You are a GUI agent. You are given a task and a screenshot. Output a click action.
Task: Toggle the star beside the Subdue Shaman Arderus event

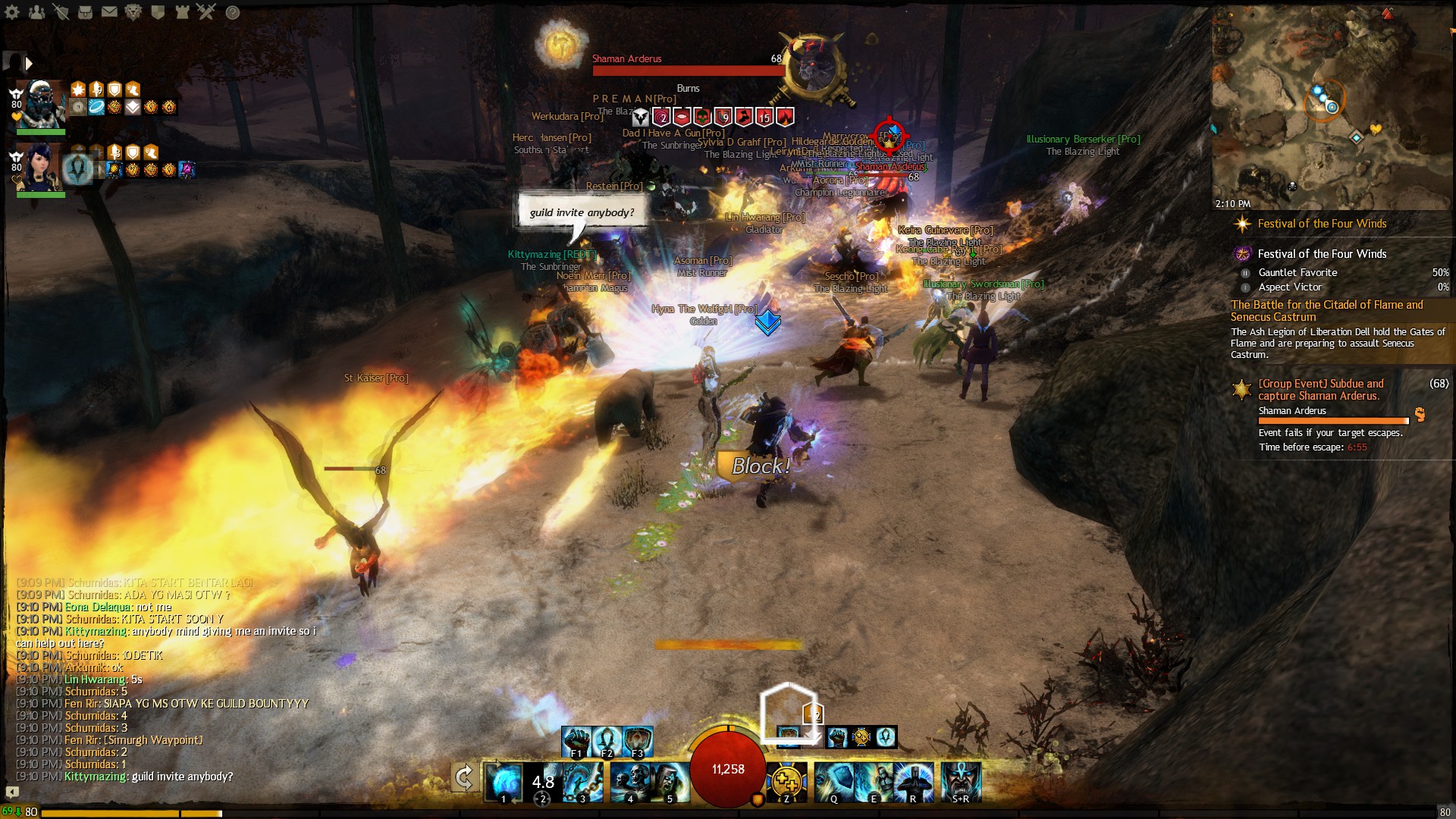1241,389
